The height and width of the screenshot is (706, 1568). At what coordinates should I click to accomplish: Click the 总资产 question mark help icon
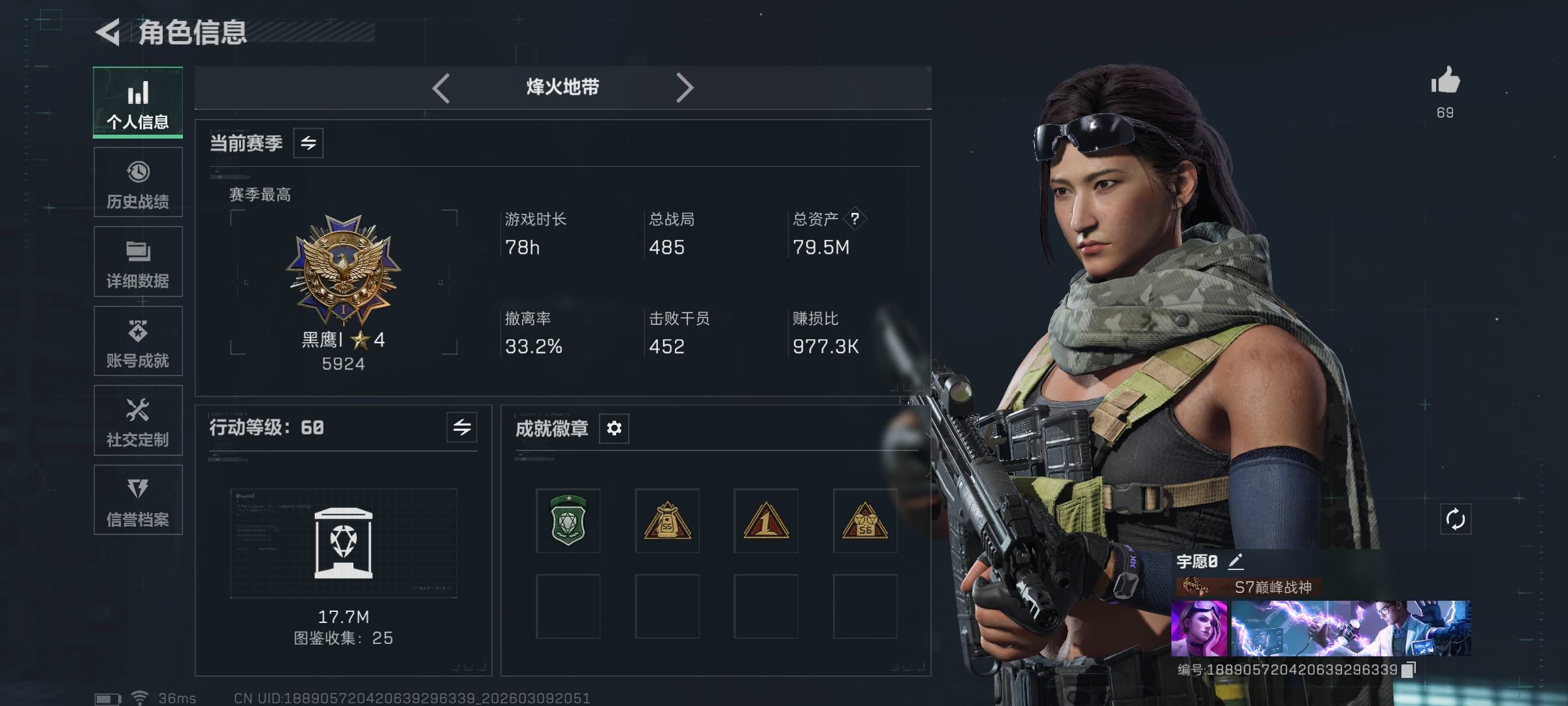click(855, 219)
